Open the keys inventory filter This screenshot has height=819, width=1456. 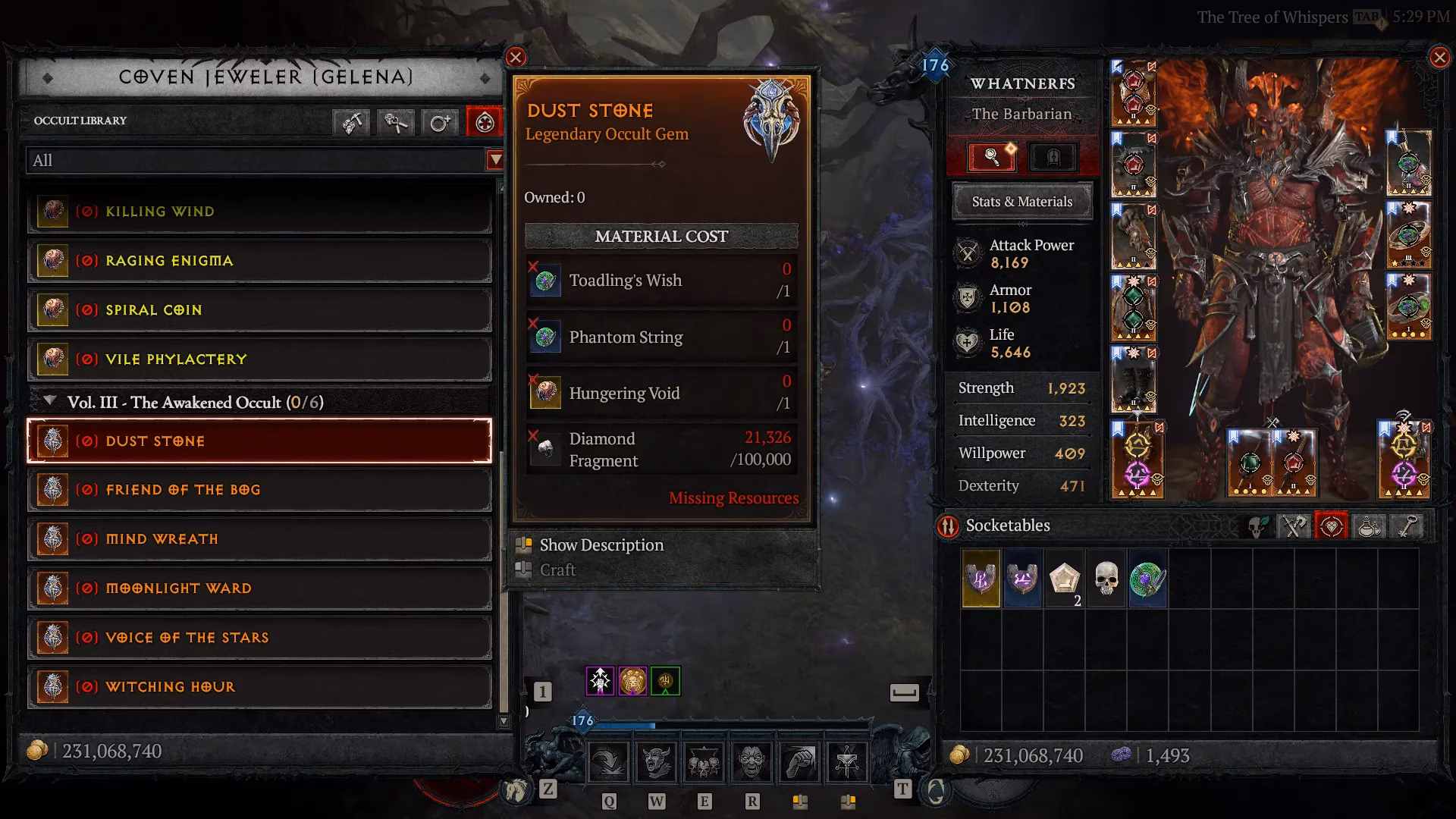click(x=1407, y=526)
